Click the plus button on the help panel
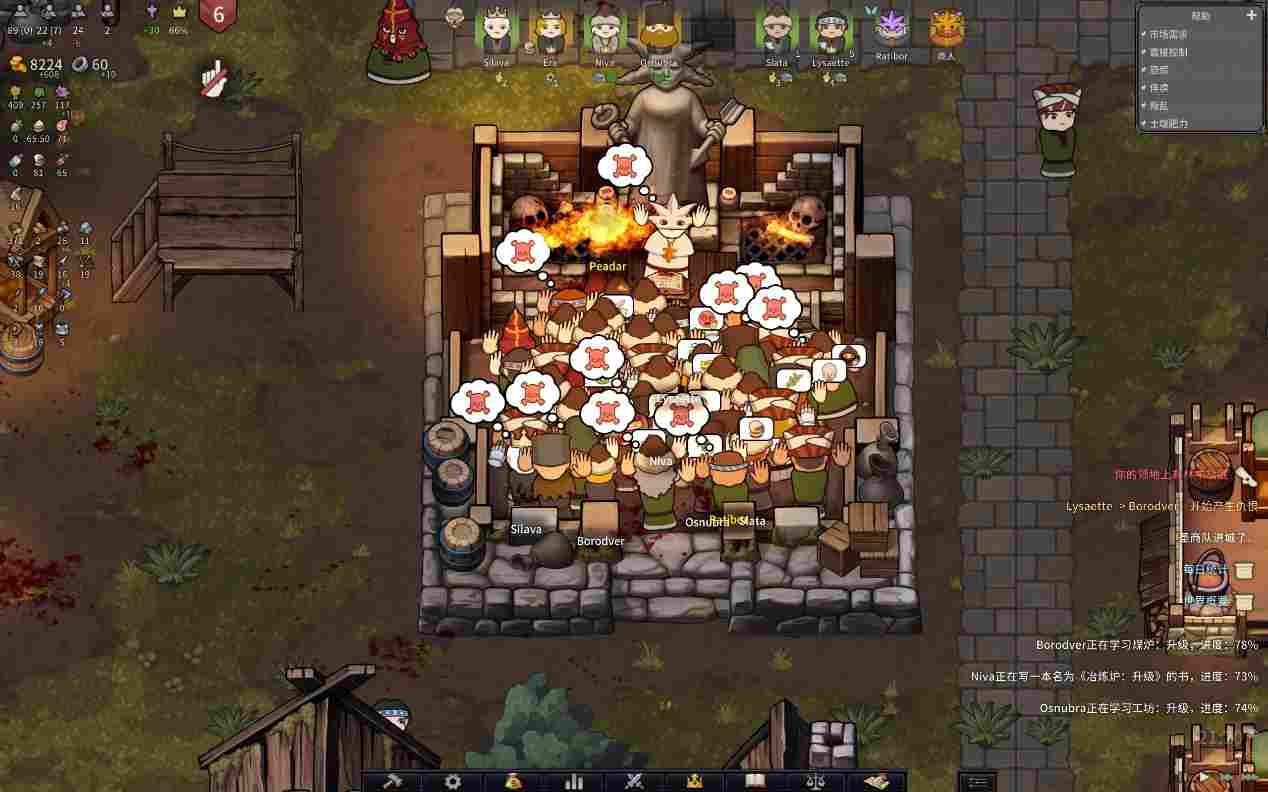 (1250, 15)
